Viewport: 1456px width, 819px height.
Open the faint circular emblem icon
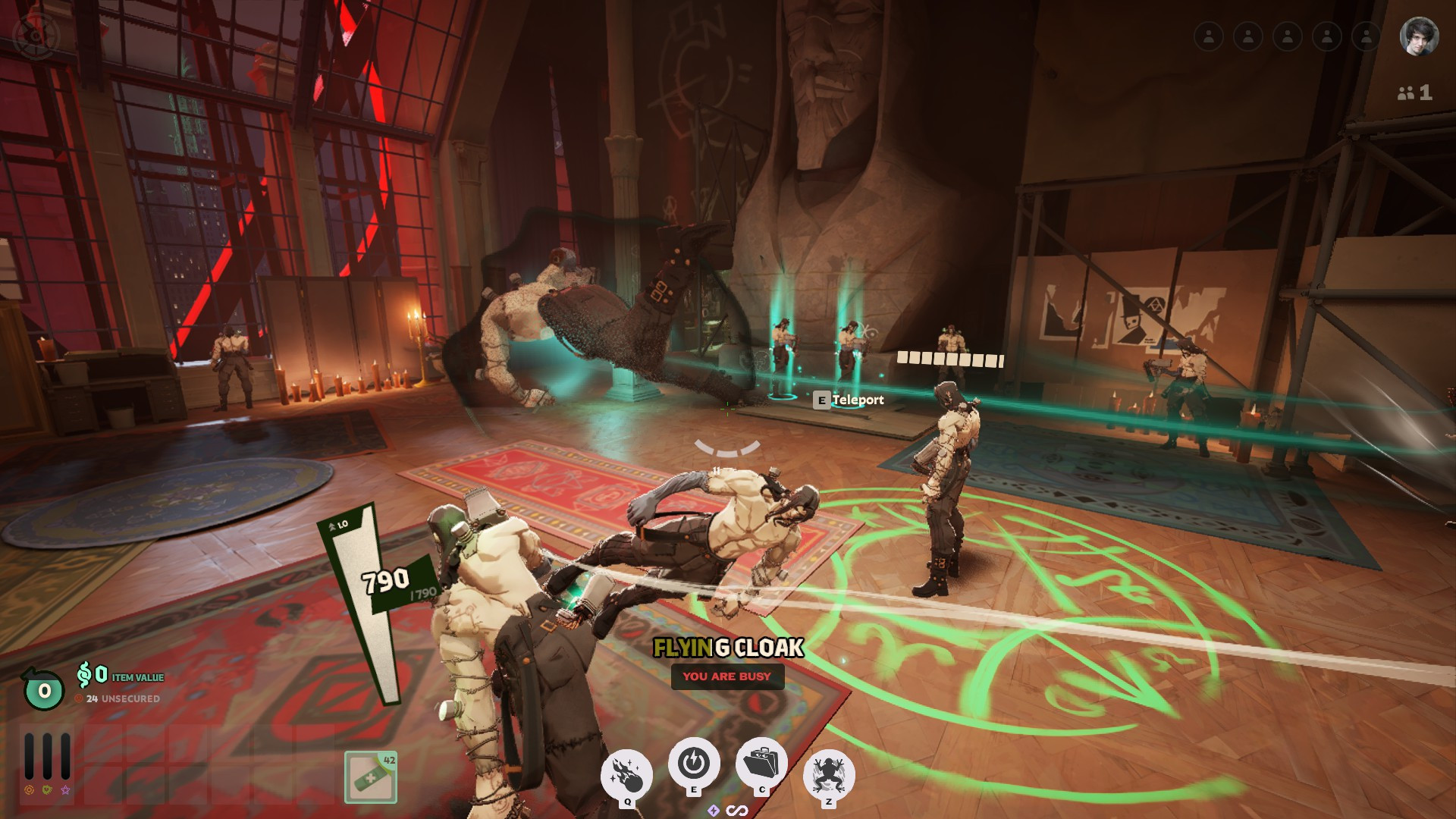pos(36,36)
